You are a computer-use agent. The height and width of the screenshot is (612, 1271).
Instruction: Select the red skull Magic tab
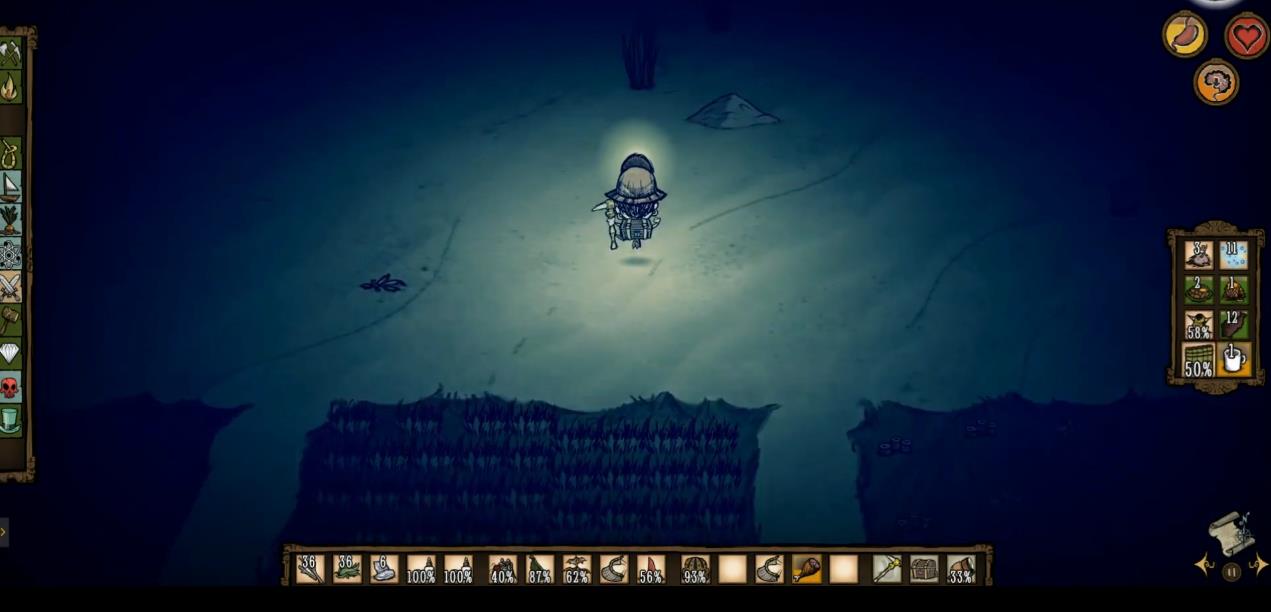10,387
